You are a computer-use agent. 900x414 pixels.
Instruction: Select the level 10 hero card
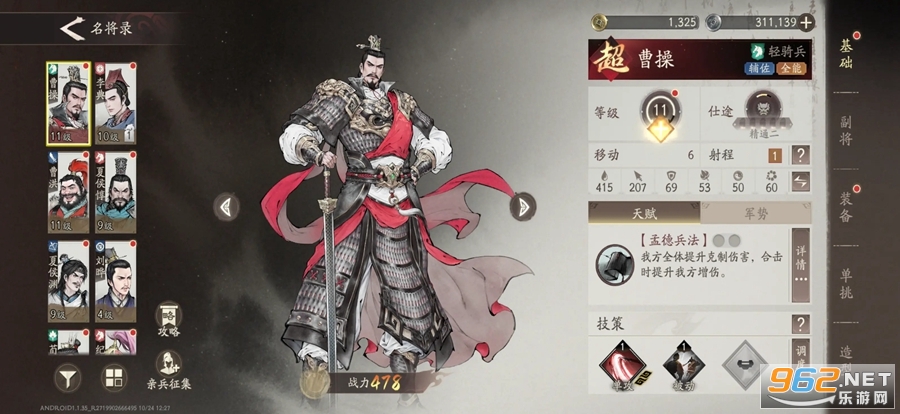point(115,103)
